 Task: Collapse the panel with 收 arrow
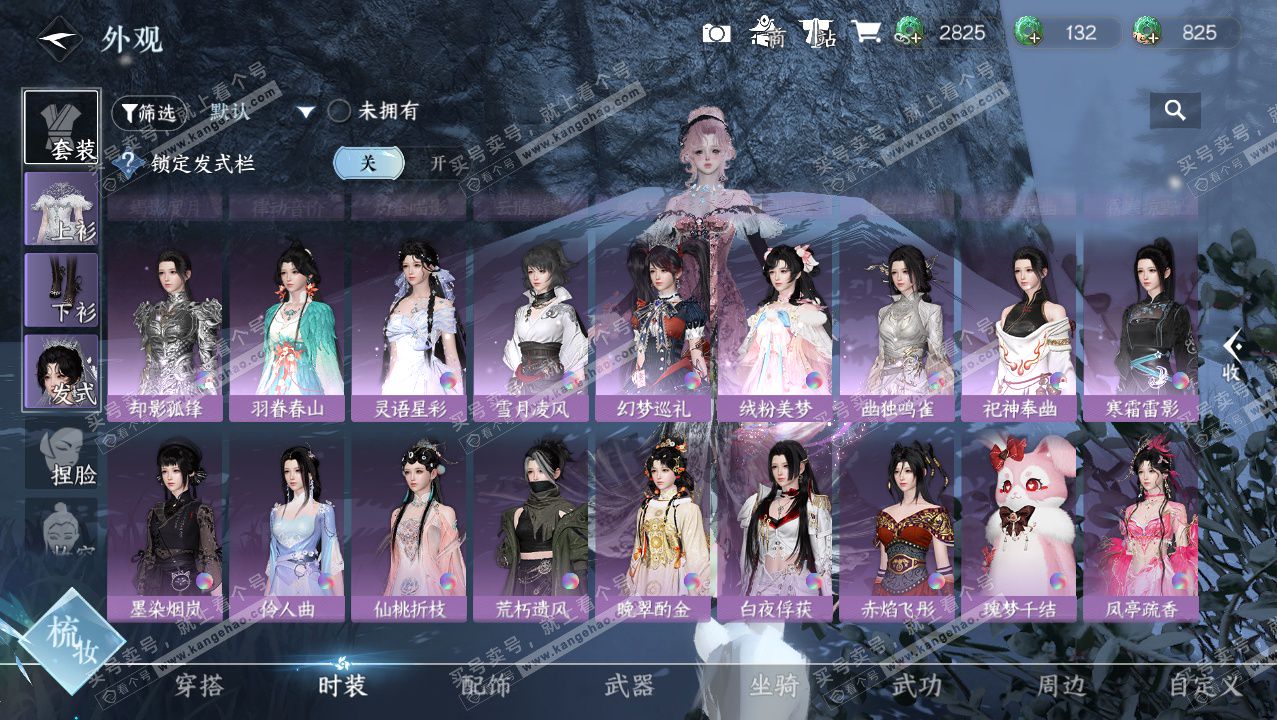point(1232,355)
